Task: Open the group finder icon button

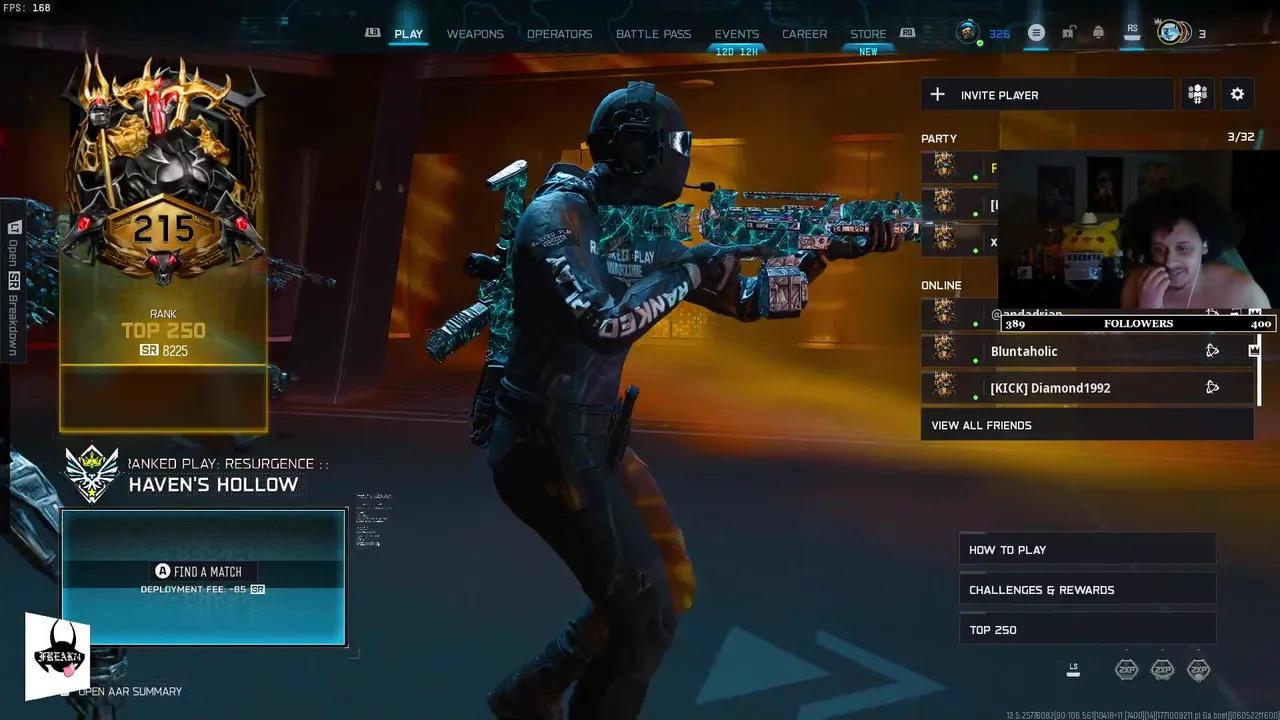Action: click(1197, 94)
